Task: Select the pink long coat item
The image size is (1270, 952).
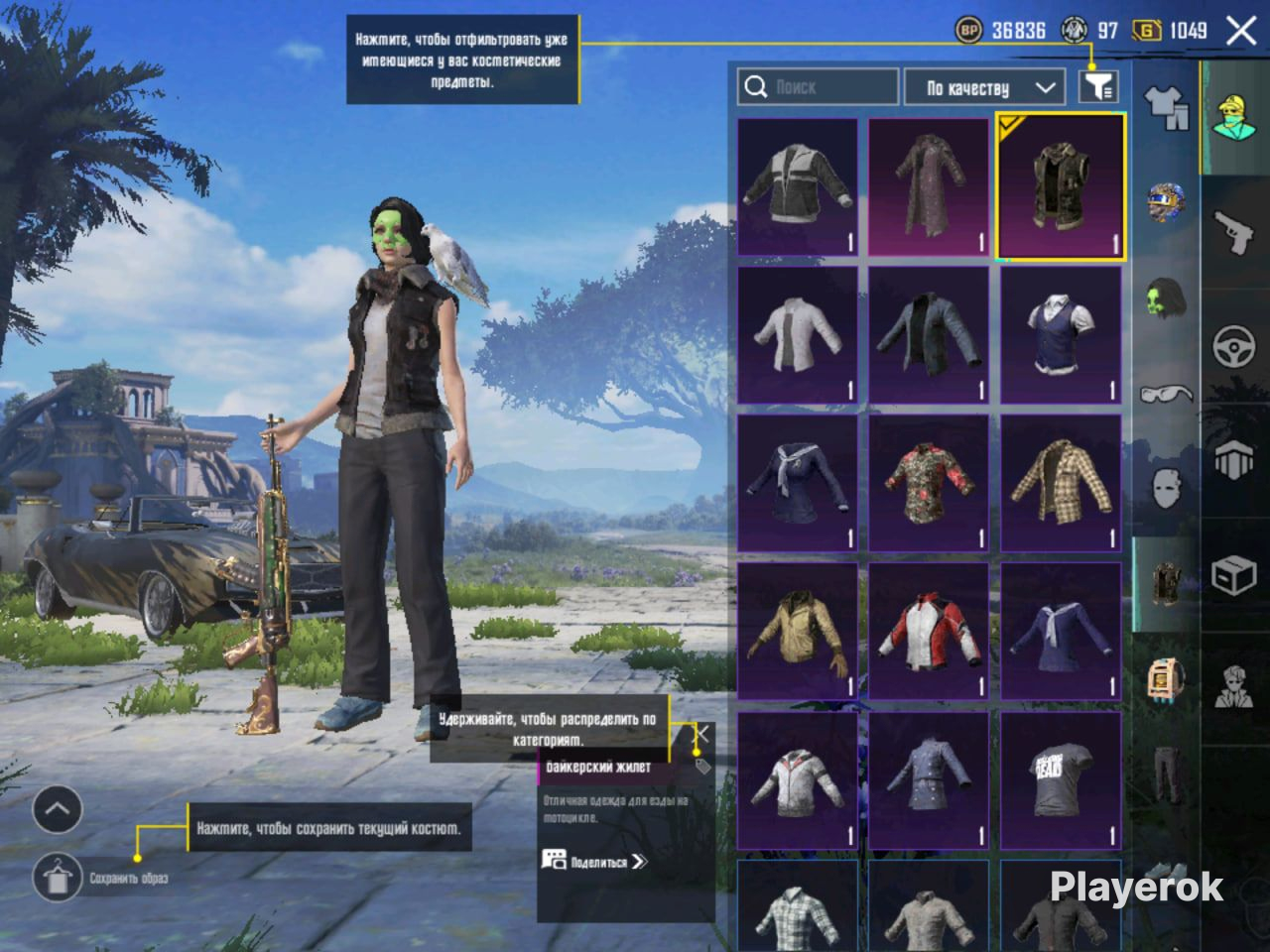Action: point(929,186)
